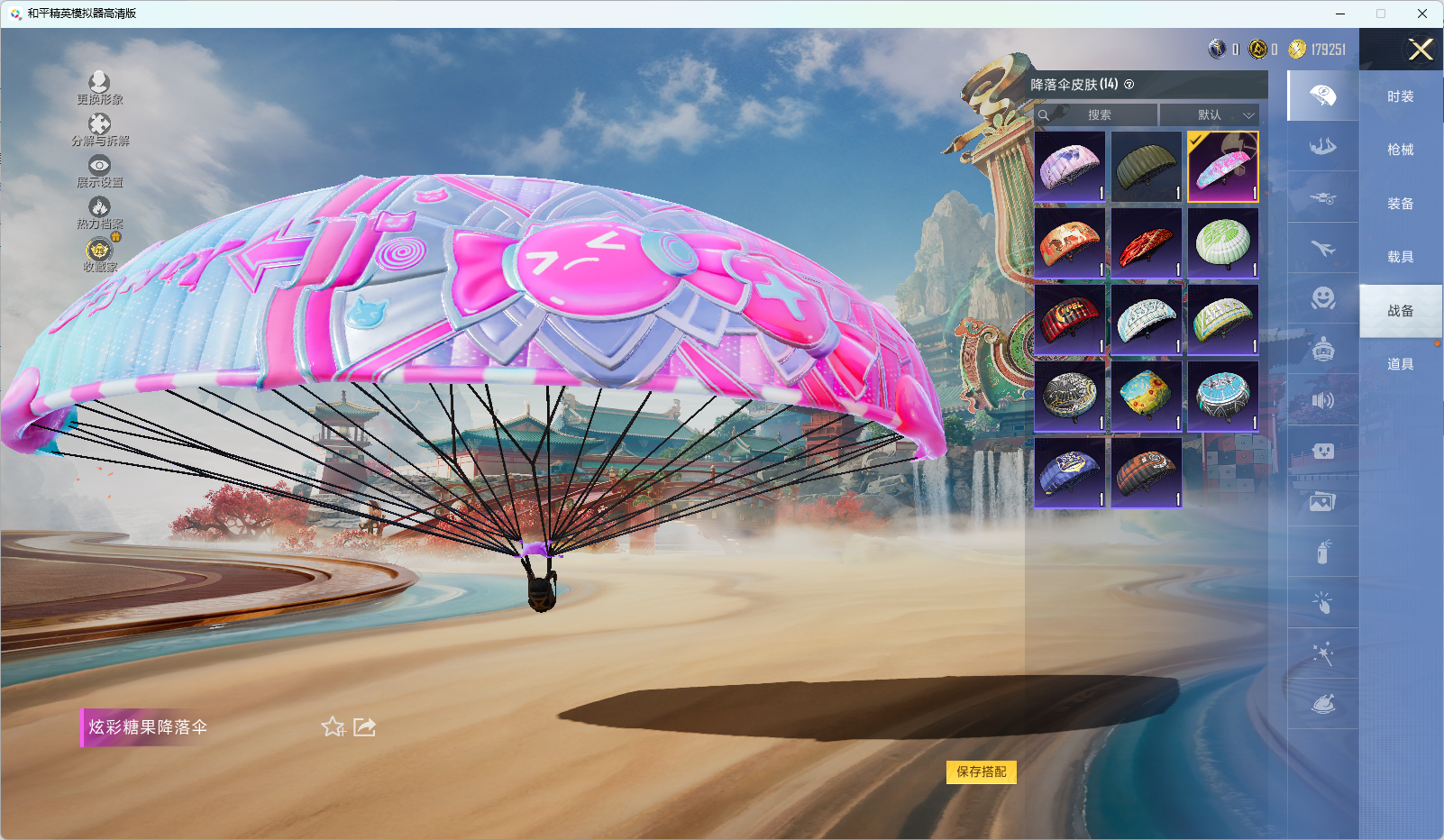
Task: Select the 装备 tab
Action: (x=1400, y=204)
